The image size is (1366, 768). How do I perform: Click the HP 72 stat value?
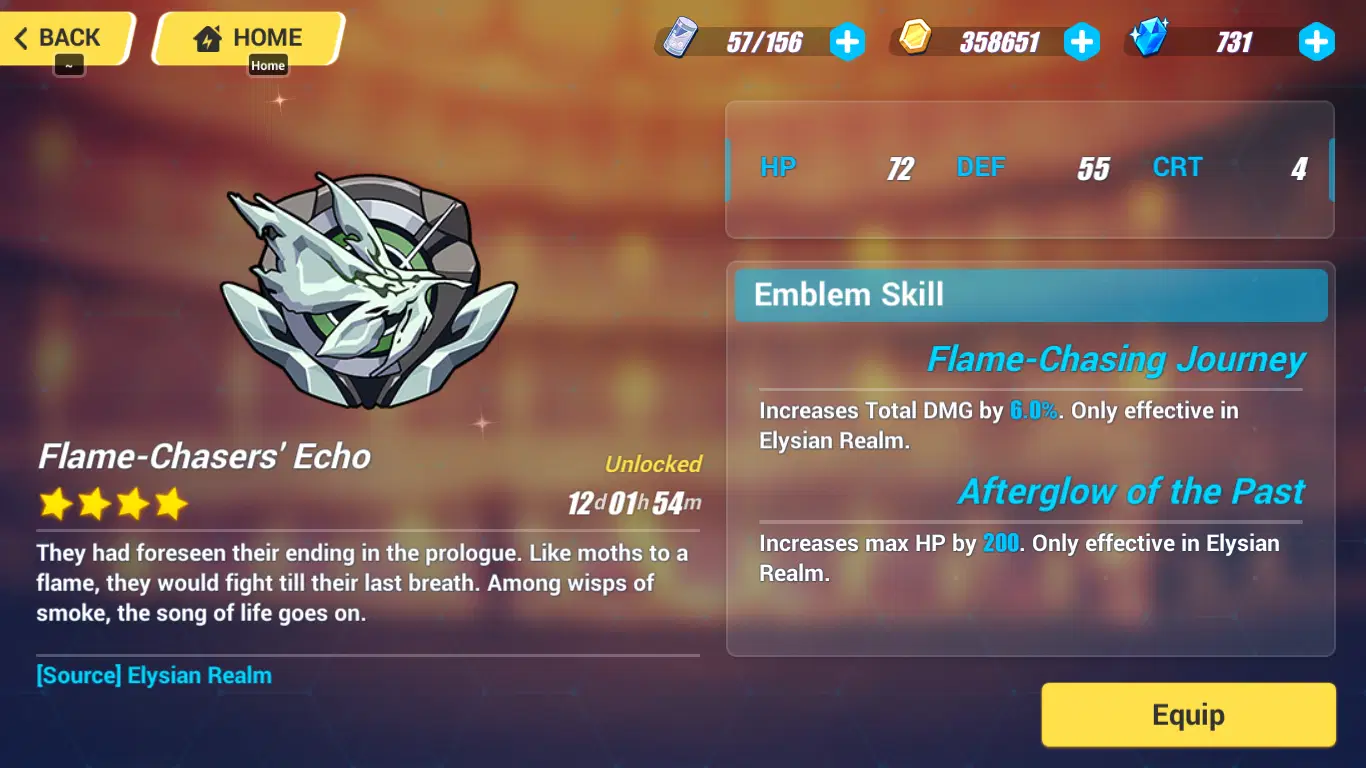(897, 167)
